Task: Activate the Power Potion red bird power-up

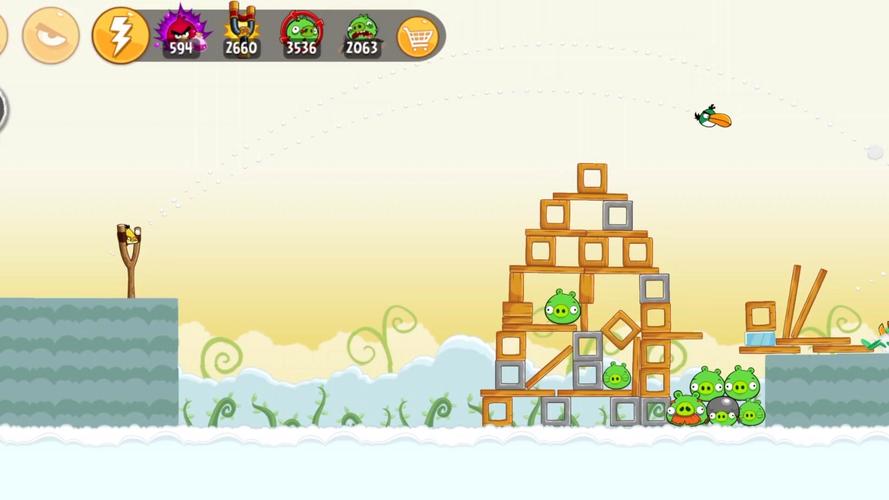Action: 181,32
